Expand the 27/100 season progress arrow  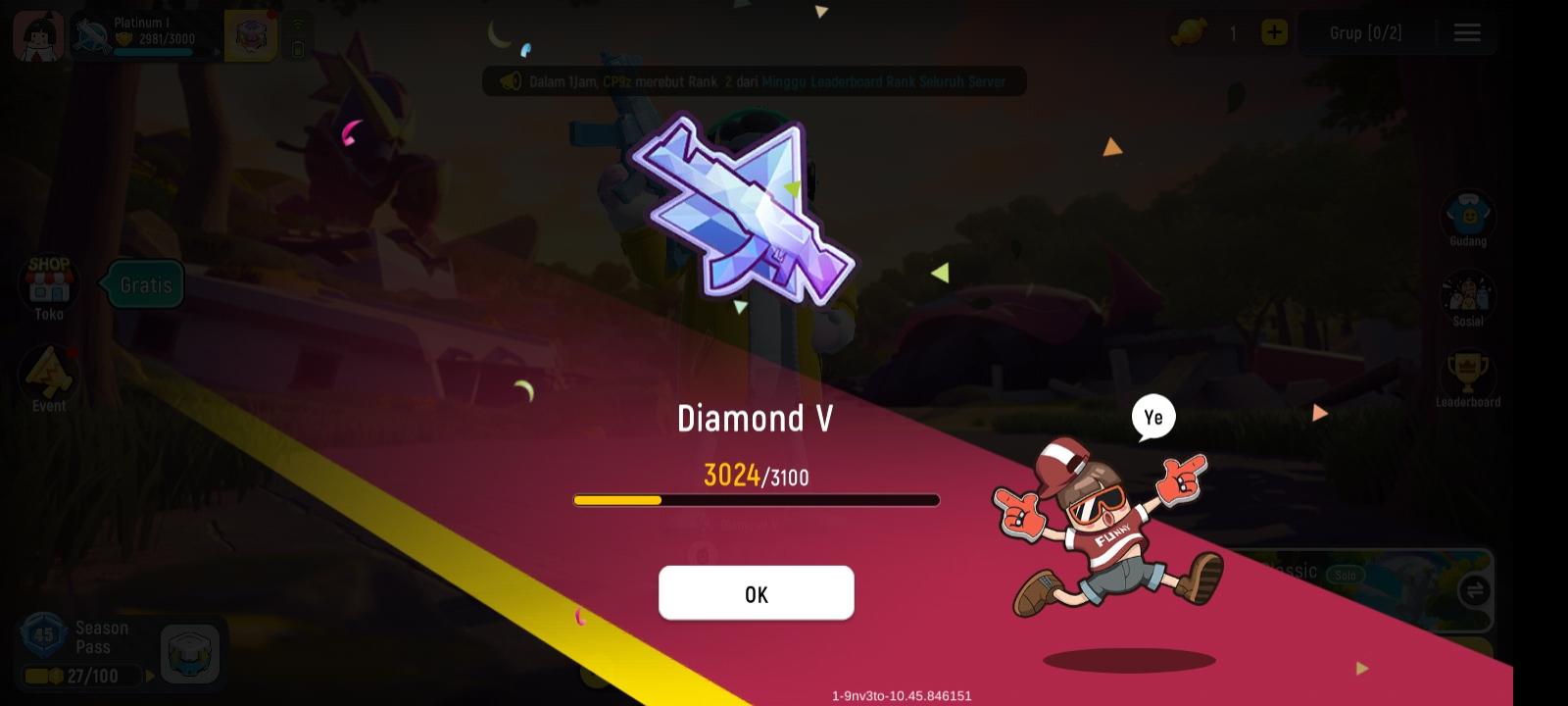(149, 676)
